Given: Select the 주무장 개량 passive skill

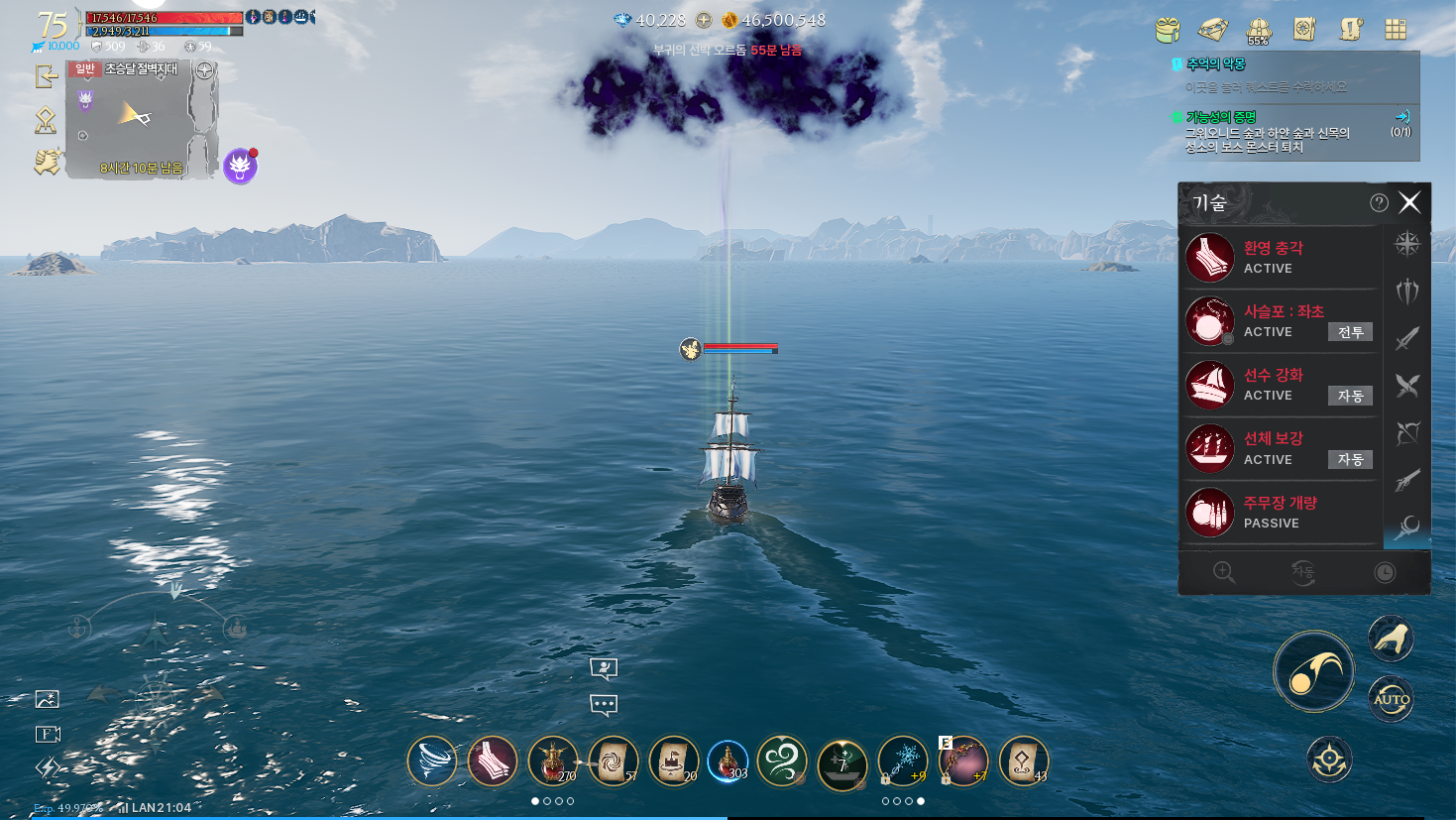Looking at the screenshot, I should 1281,513.
